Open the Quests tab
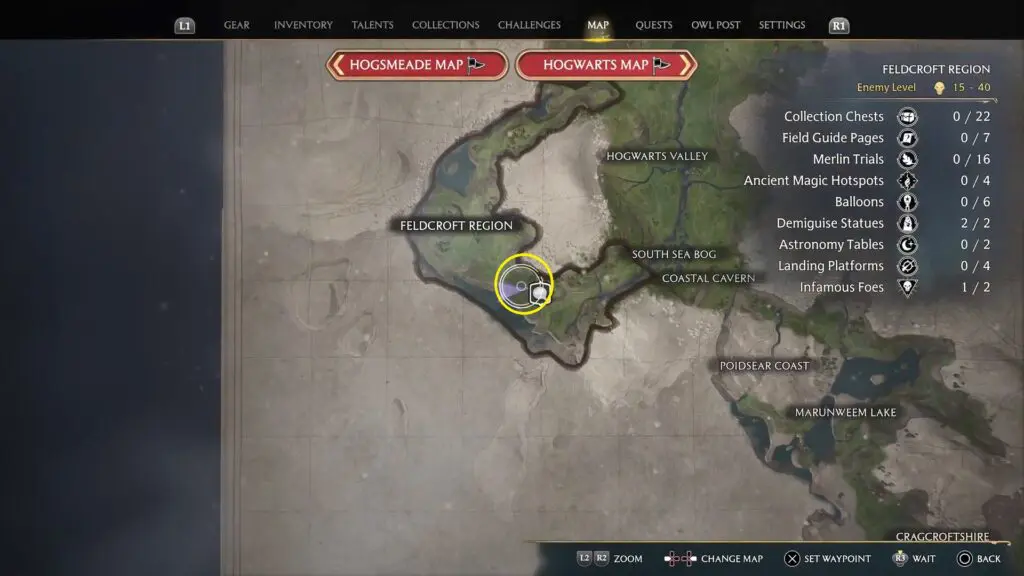Screen dimensions: 1024x576 click(x=654, y=25)
